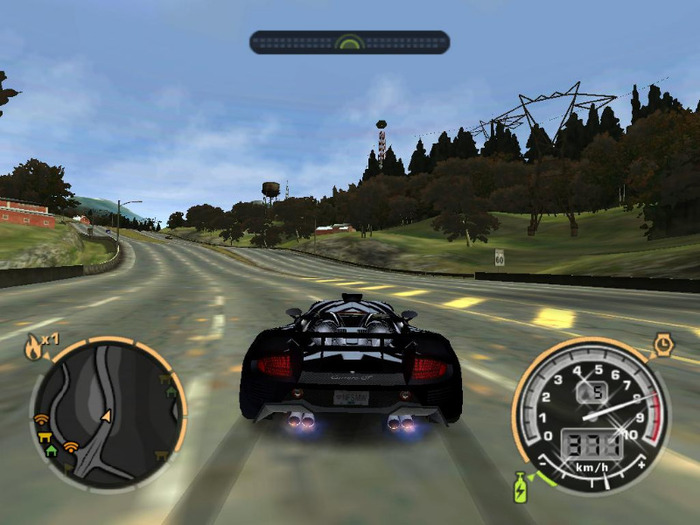
Task: Click the green safehouse marker on minimap
Action: (51, 450)
